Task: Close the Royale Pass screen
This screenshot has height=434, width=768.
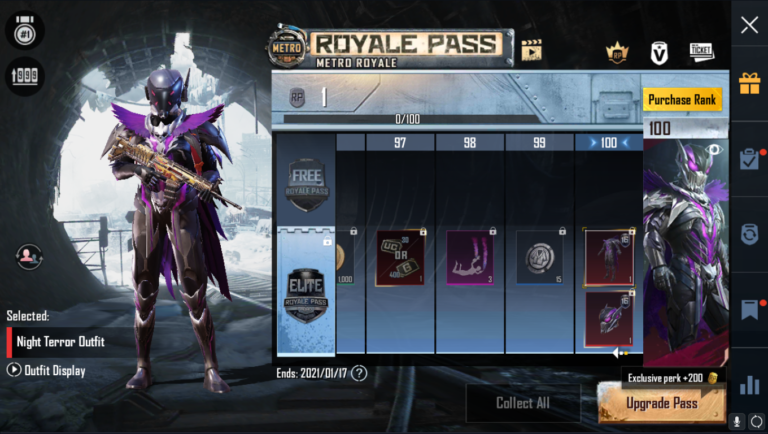Action: (x=749, y=26)
